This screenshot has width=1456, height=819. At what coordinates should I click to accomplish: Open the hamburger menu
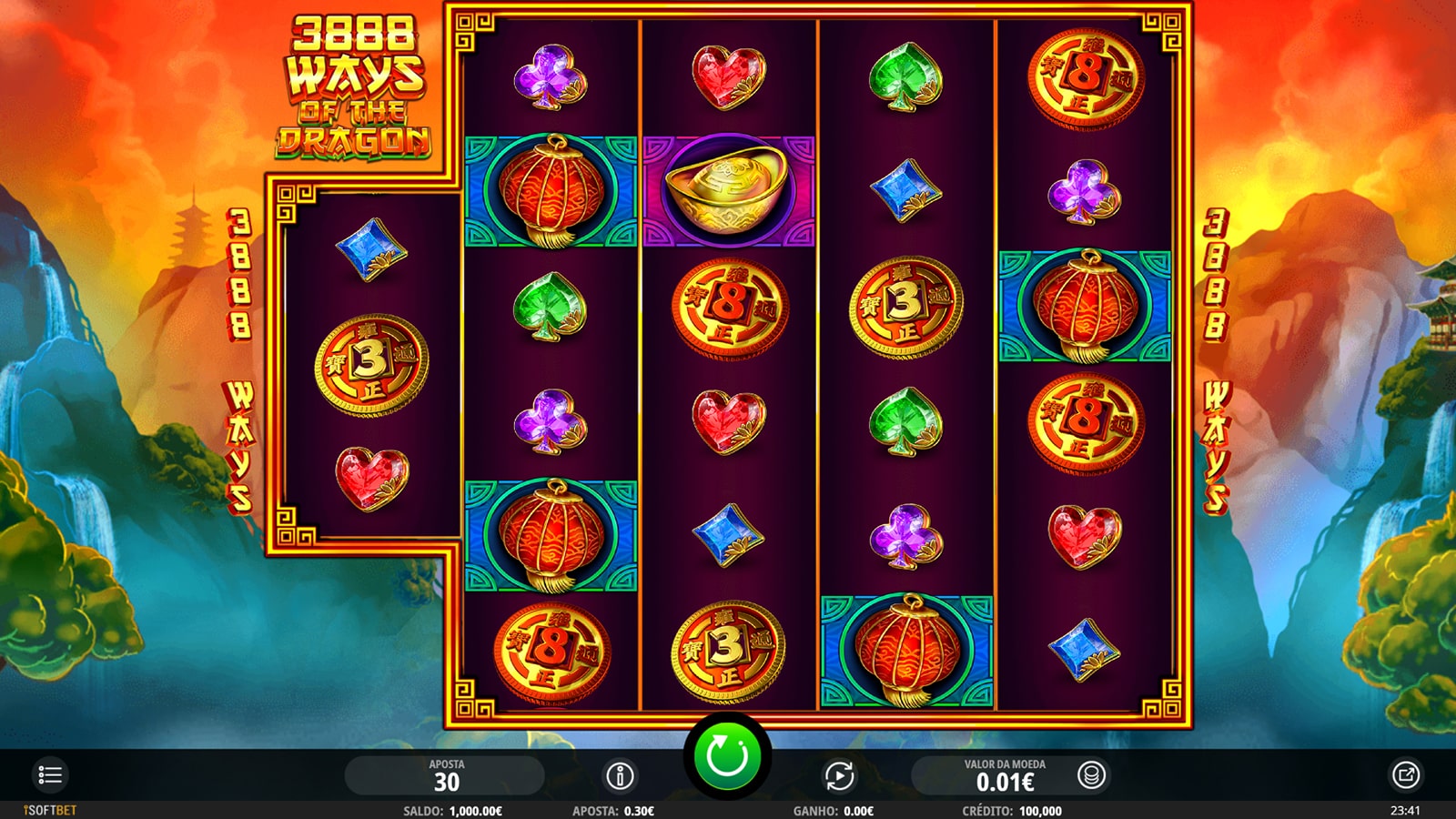click(x=50, y=775)
